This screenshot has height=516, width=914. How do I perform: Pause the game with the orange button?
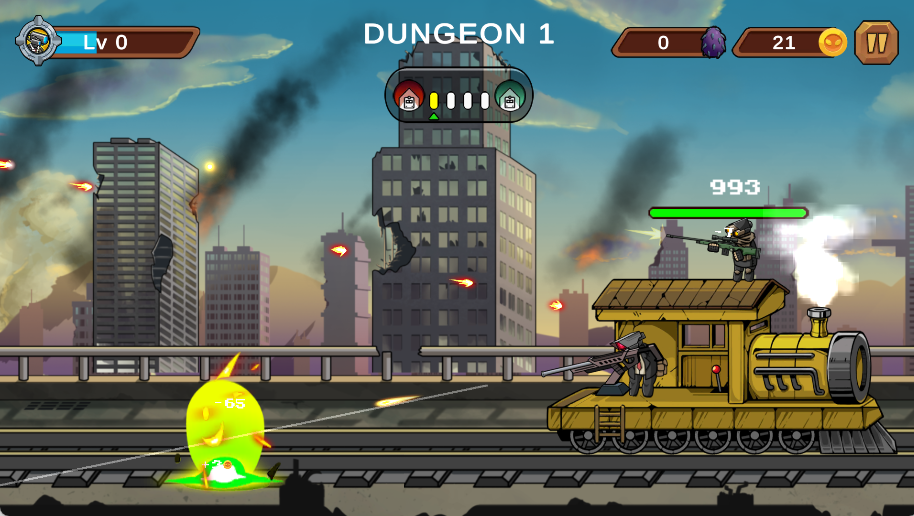tap(876, 43)
